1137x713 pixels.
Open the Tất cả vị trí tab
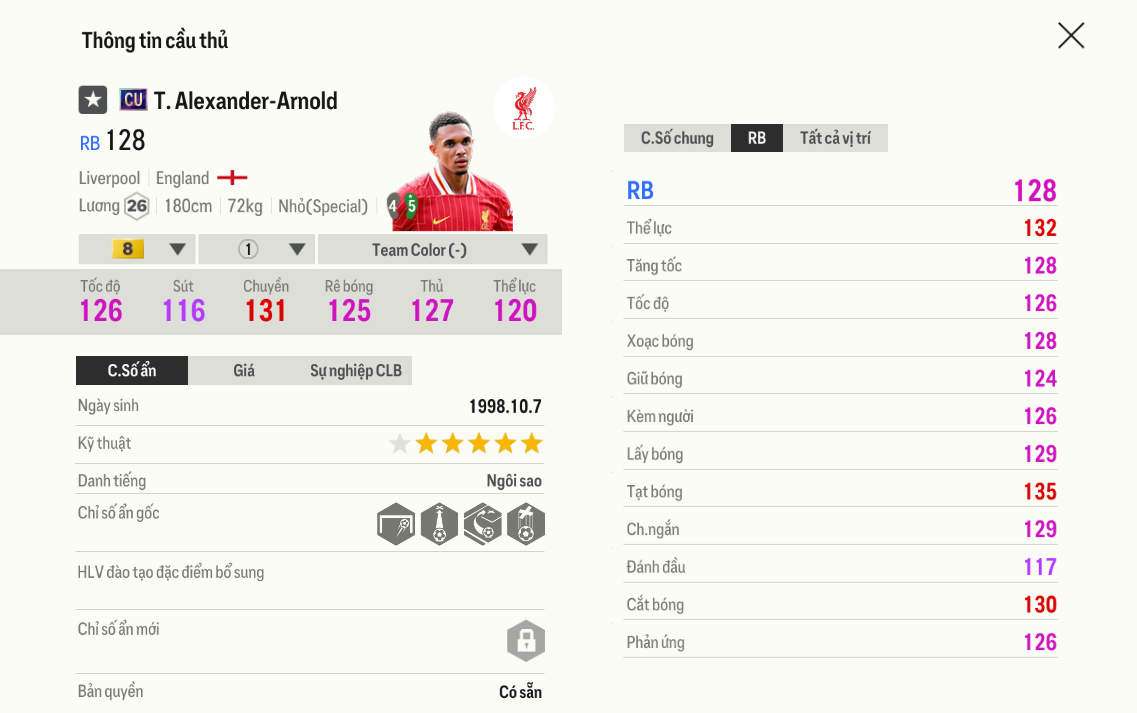click(835, 138)
